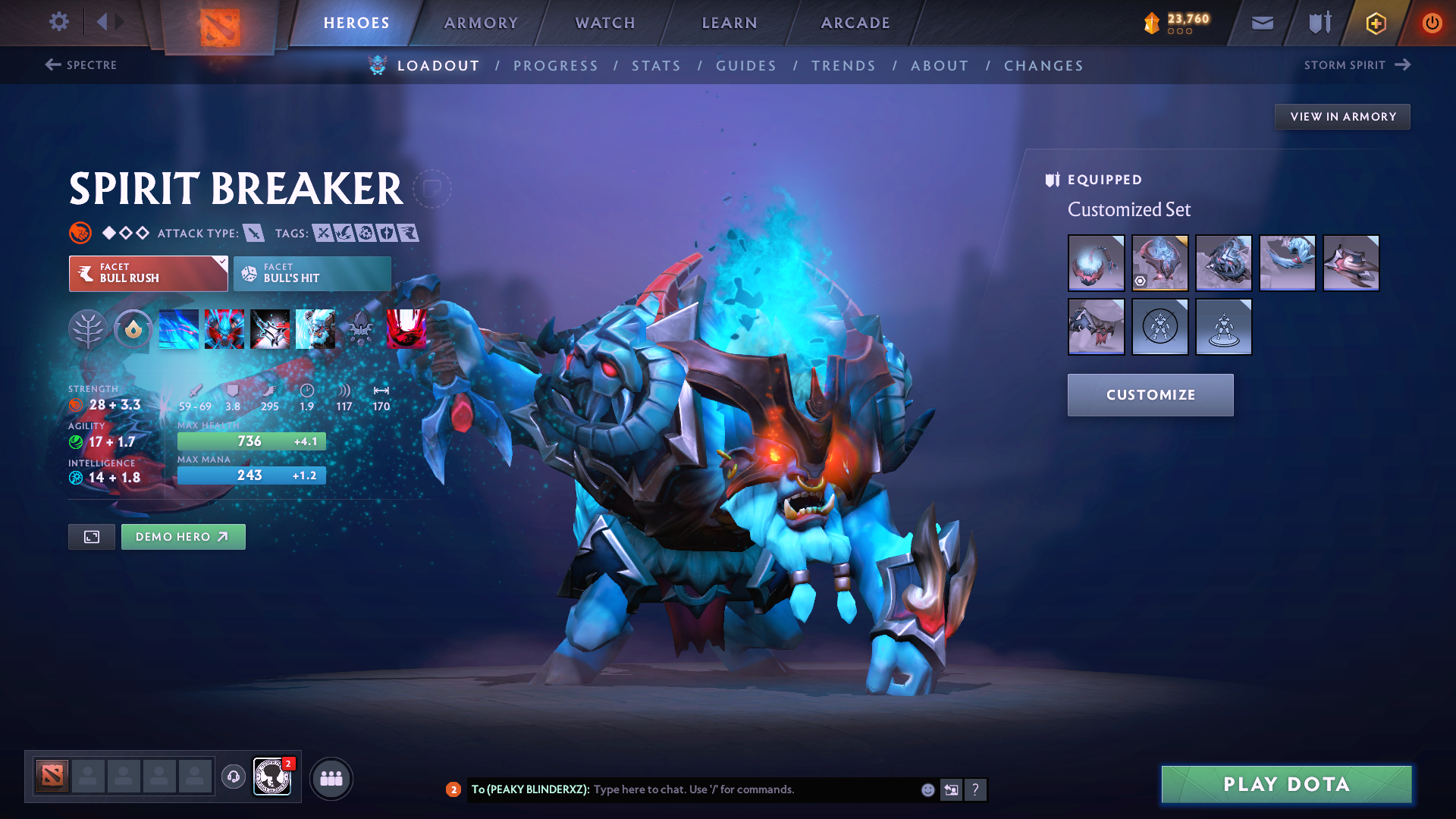Click the armory shield and sword icon
This screenshot has width=1456, height=819.
pos(1318,23)
